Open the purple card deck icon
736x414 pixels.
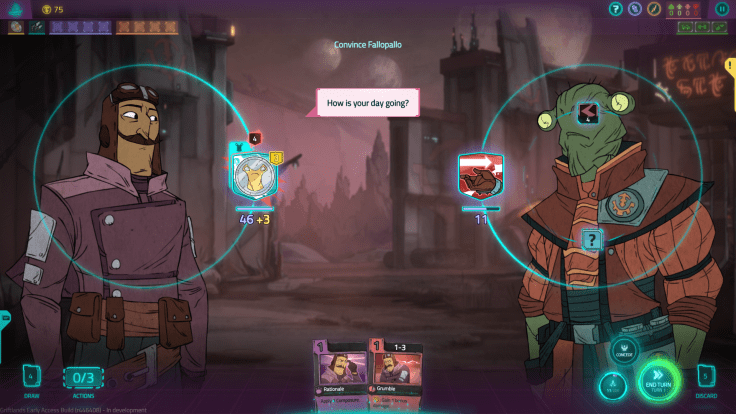[635, 9]
